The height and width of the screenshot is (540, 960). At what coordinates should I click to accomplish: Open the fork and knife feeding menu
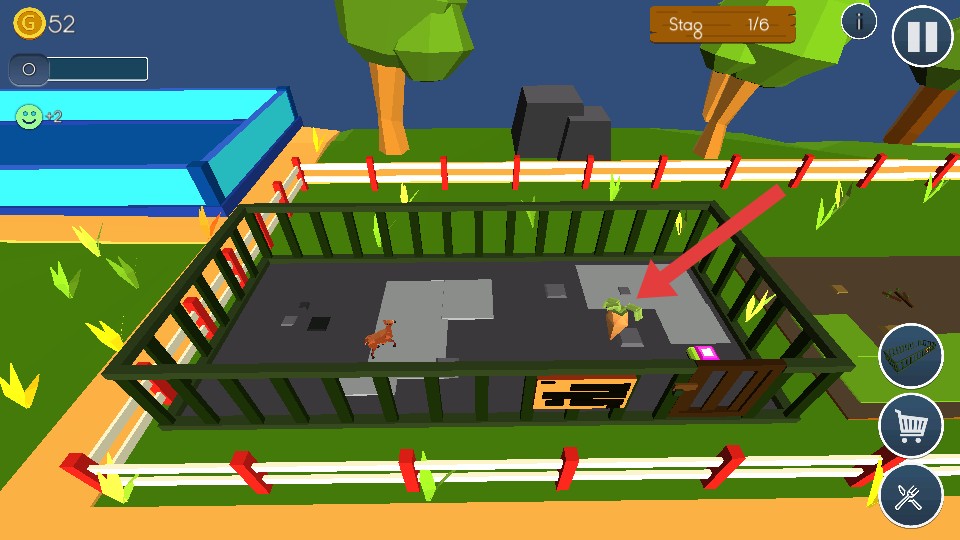pos(911,496)
